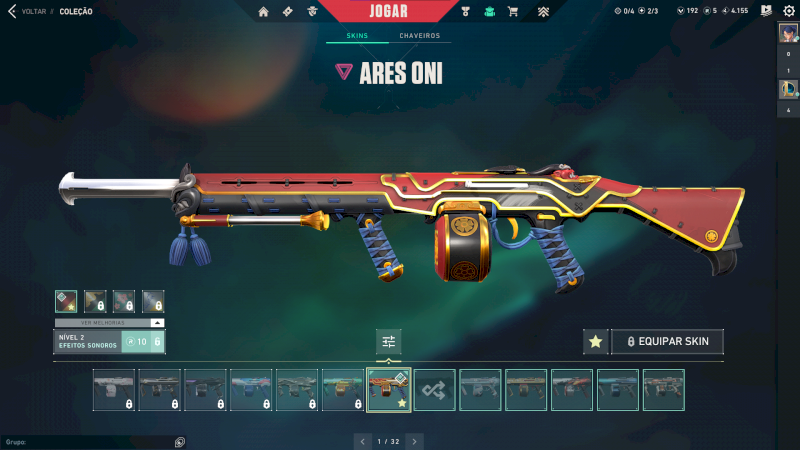The image size is (800, 450).
Task: Open the skin filter sliders button
Action: [389, 342]
